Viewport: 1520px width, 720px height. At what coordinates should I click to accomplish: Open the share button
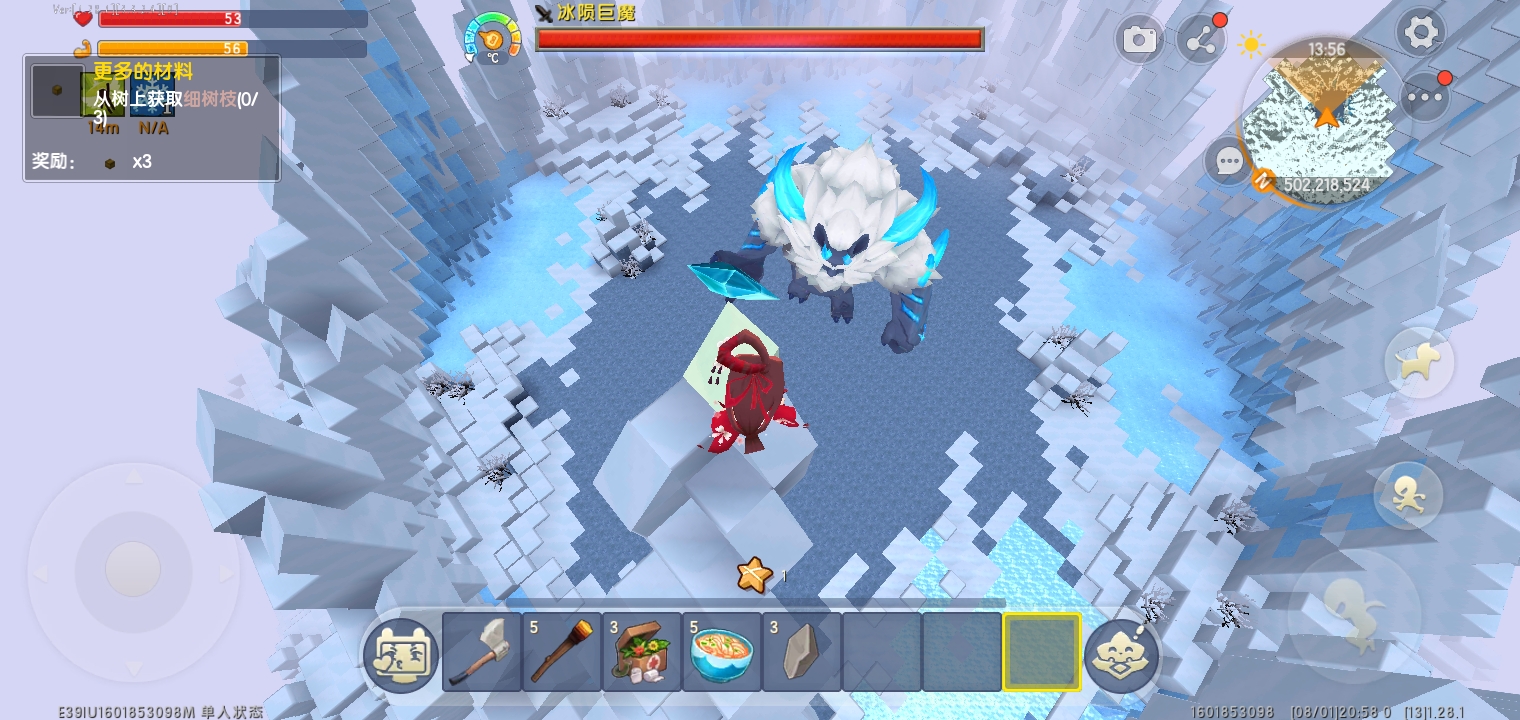(x=1201, y=40)
